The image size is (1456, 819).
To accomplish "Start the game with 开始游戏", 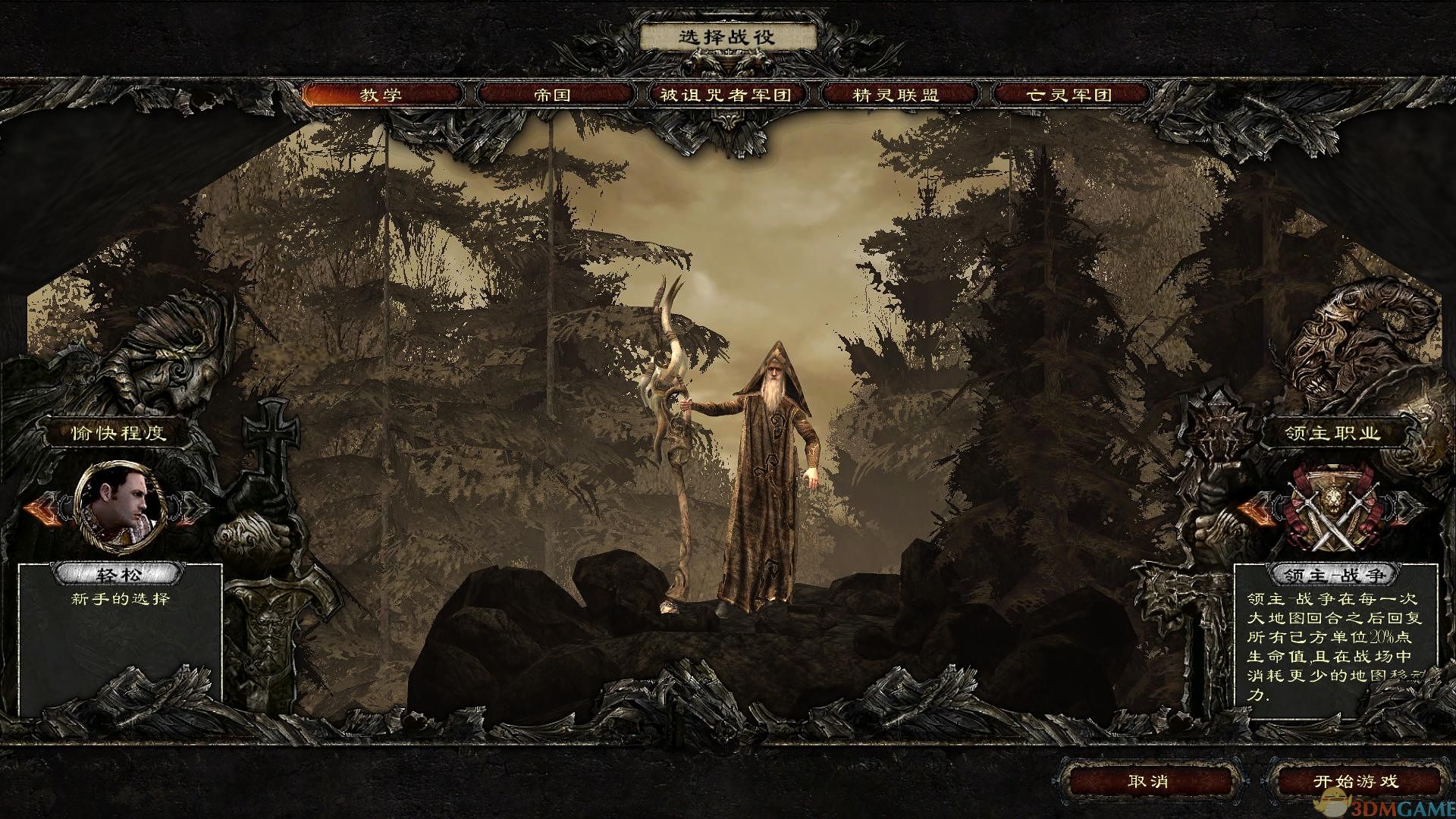I will tap(1355, 782).
